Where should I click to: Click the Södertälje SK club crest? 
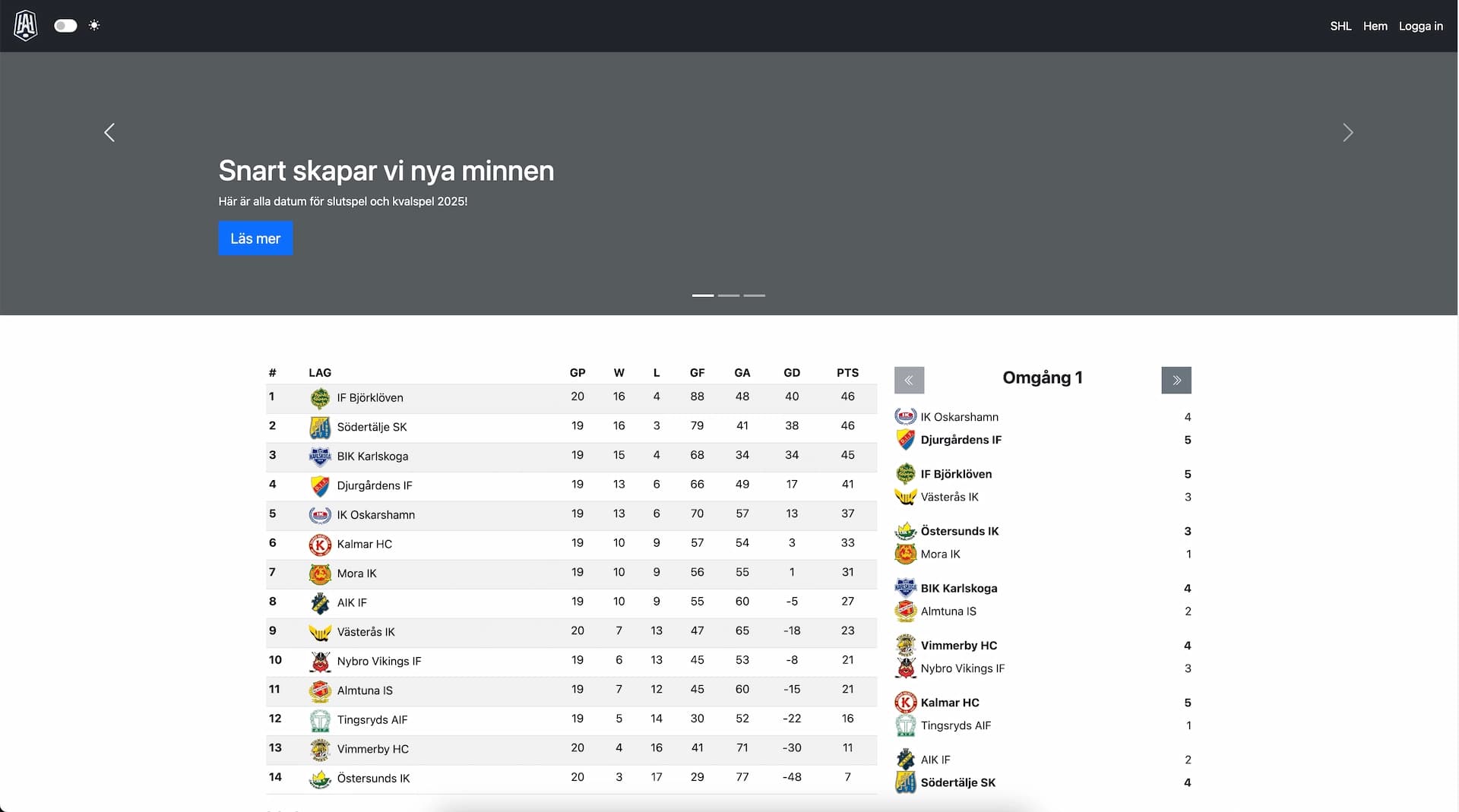[321, 427]
